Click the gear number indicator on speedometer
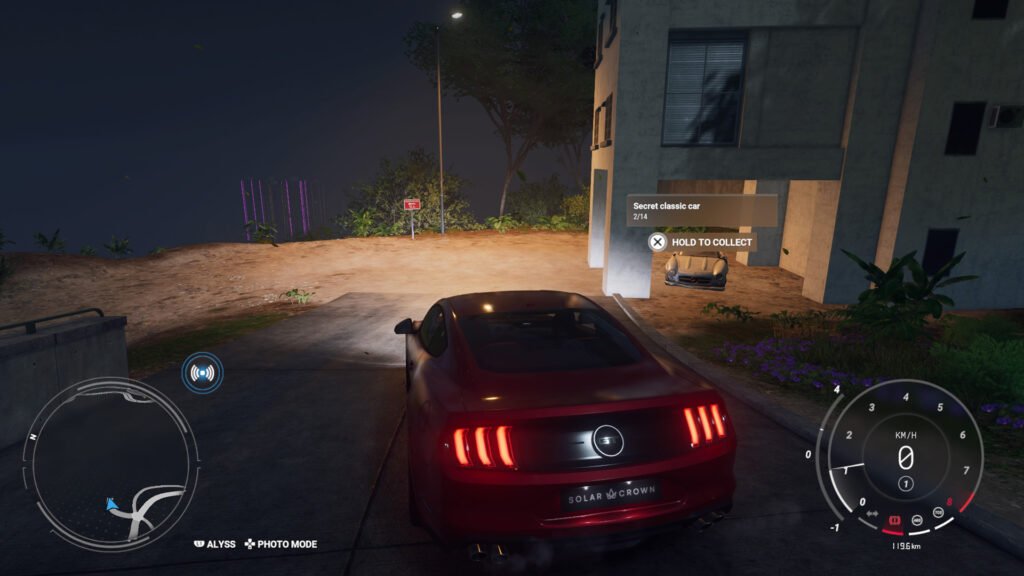 (x=905, y=484)
